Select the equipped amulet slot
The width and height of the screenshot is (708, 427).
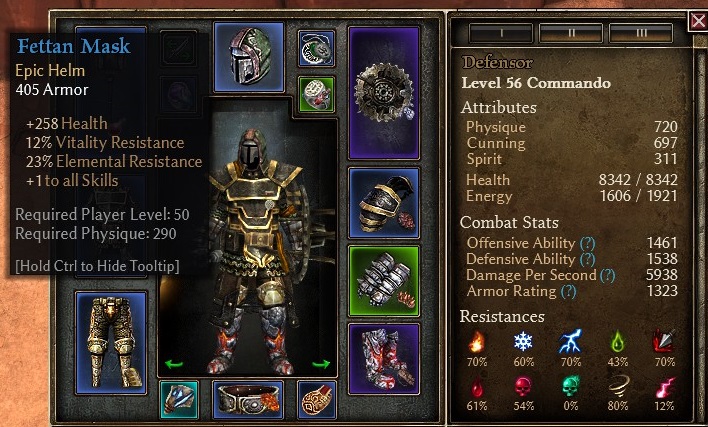tap(317, 48)
